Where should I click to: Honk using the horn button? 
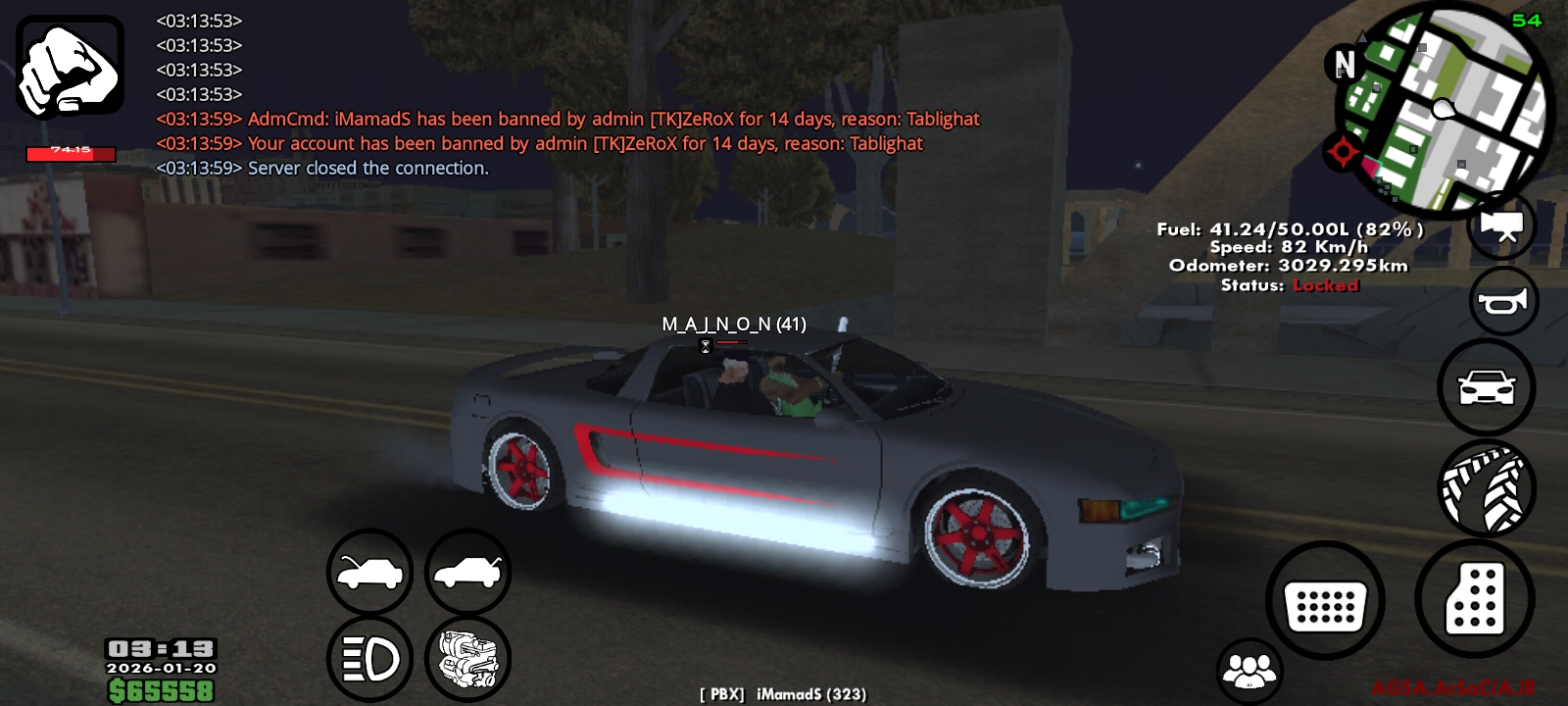1503,302
